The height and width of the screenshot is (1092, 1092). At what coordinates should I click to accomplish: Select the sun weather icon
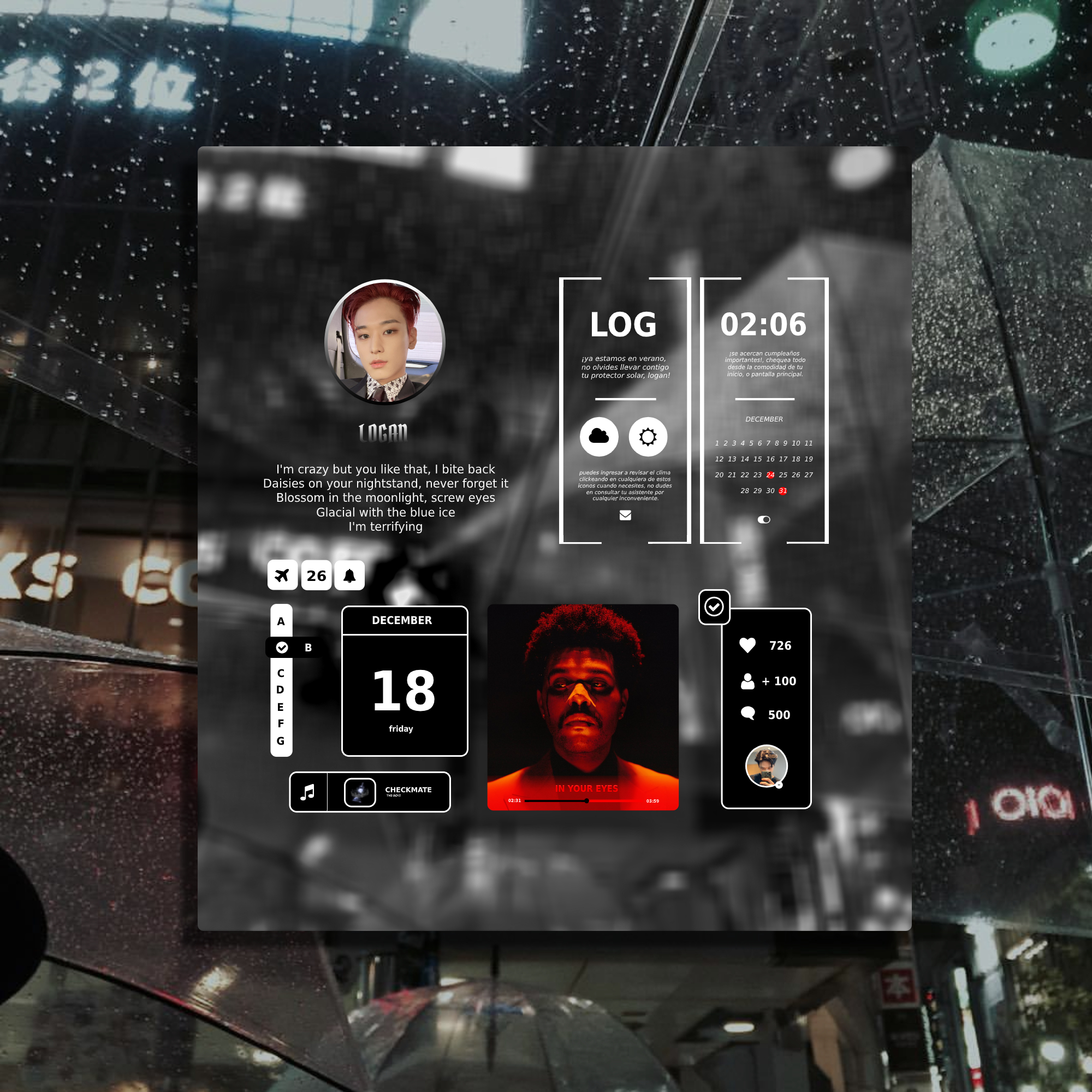click(648, 436)
